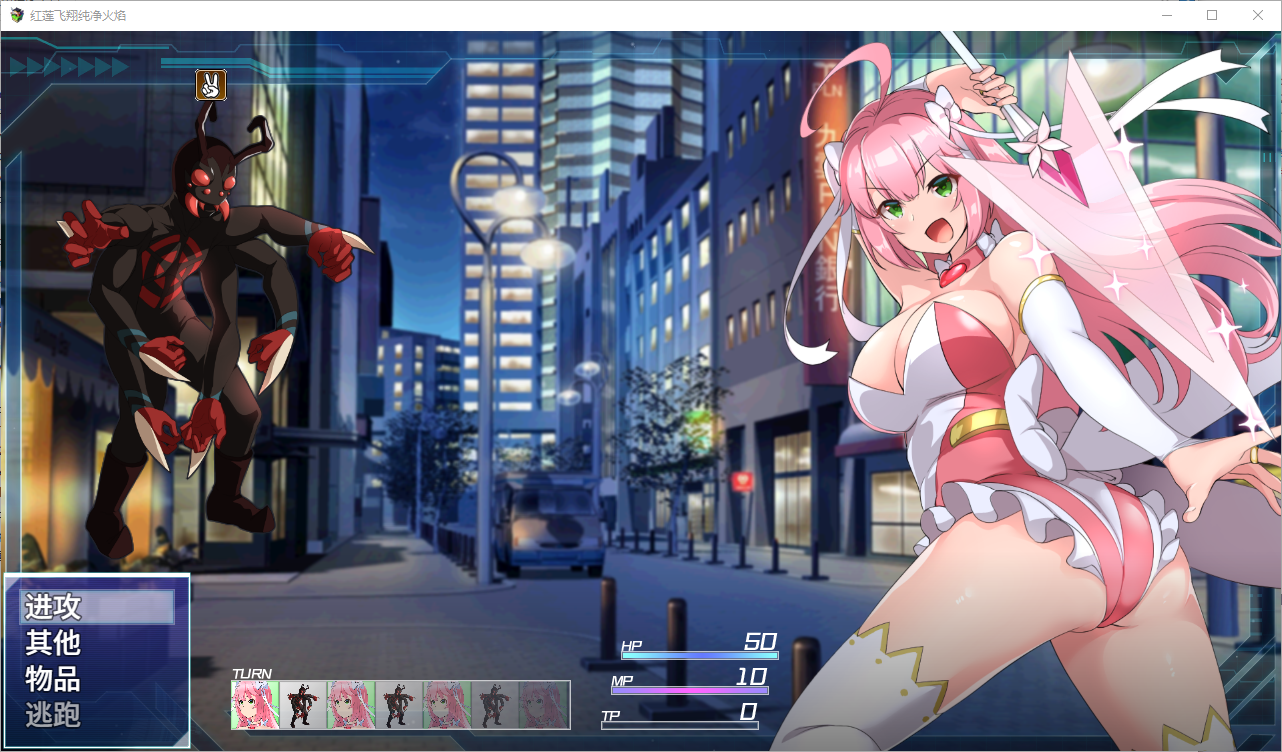Minimize the game window
The height and width of the screenshot is (752, 1282).
[x=1166, y=15]
